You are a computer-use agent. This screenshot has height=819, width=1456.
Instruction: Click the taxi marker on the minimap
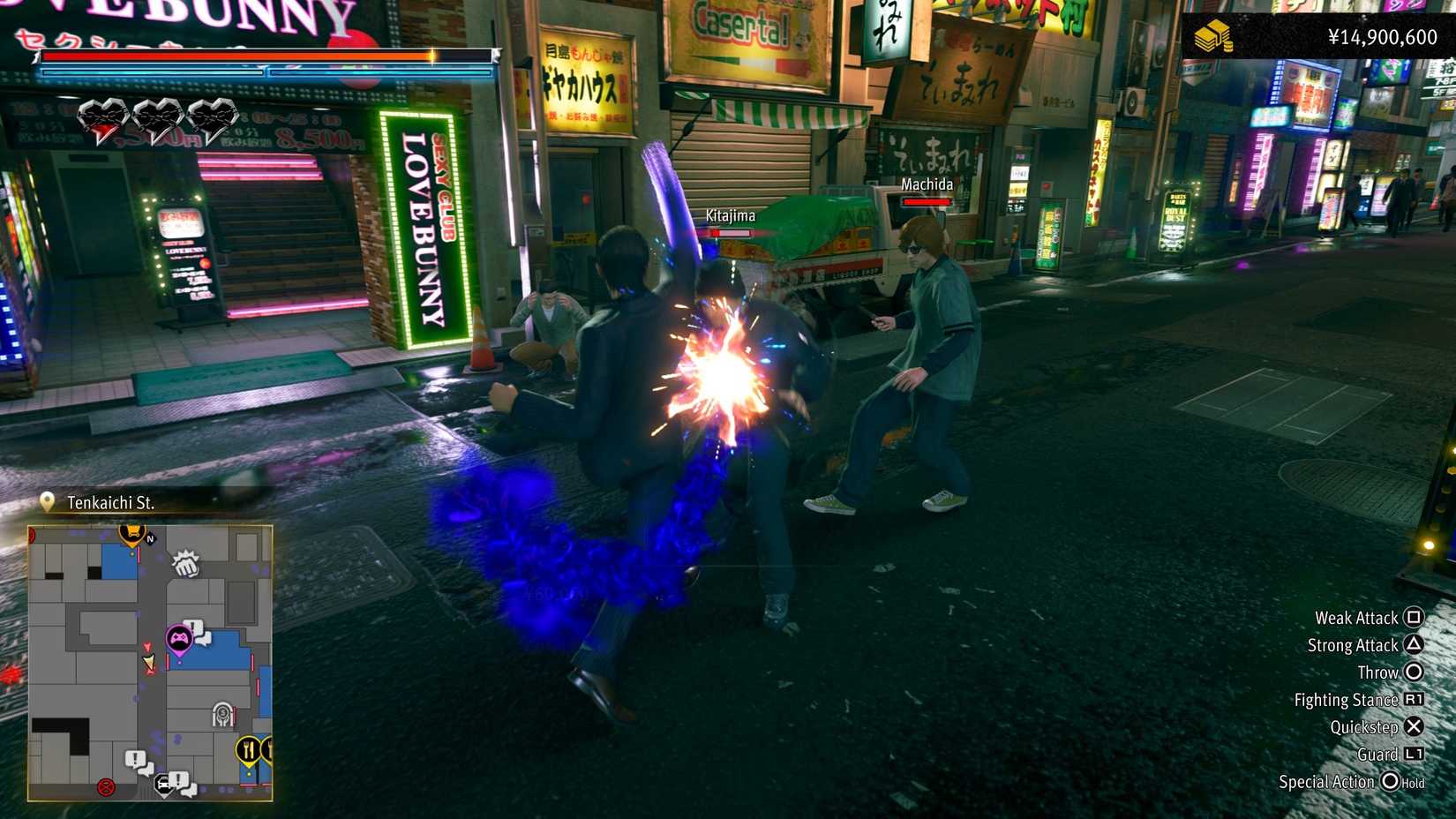[x=165, y=784]
